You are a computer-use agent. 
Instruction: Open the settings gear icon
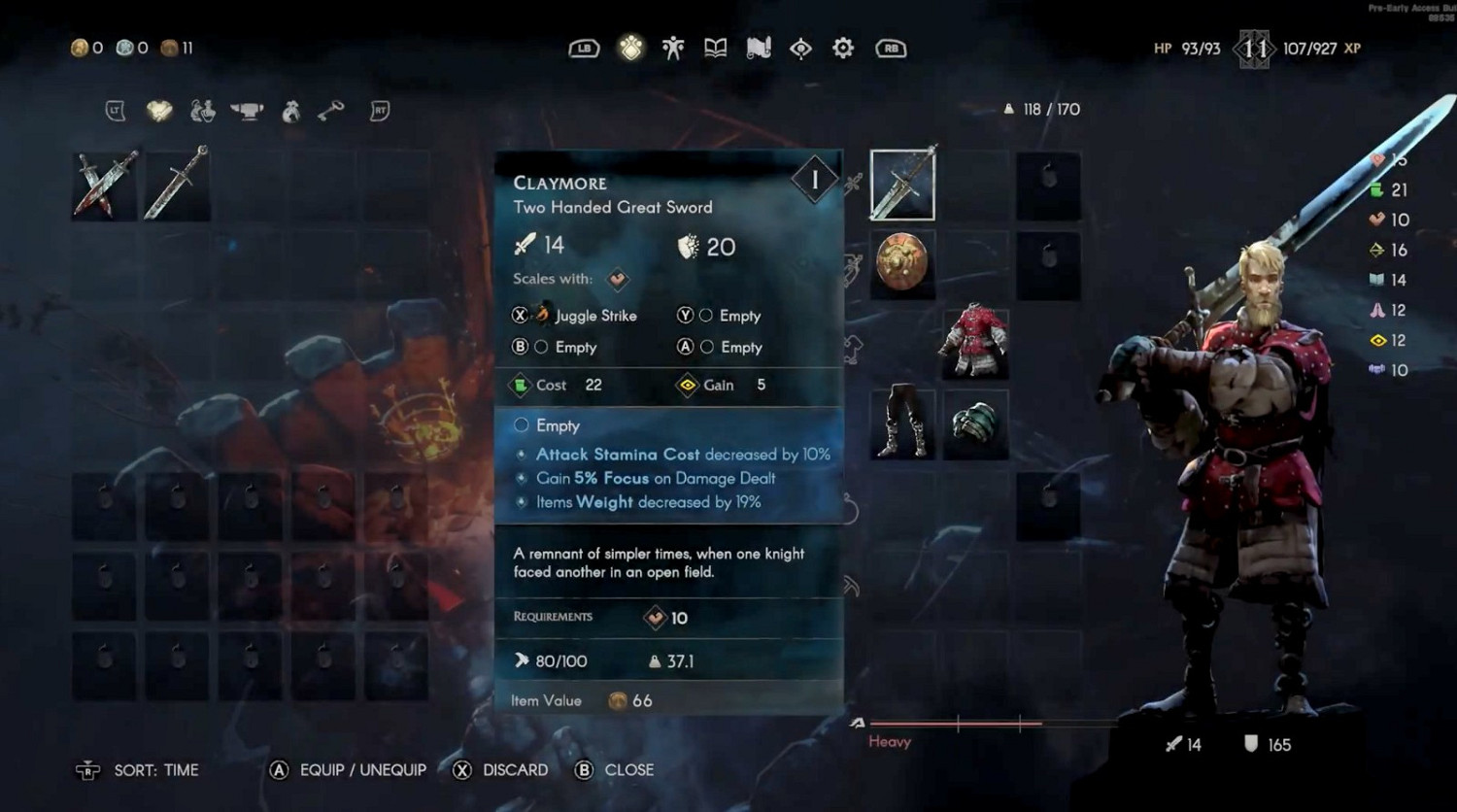pos(842,48)
